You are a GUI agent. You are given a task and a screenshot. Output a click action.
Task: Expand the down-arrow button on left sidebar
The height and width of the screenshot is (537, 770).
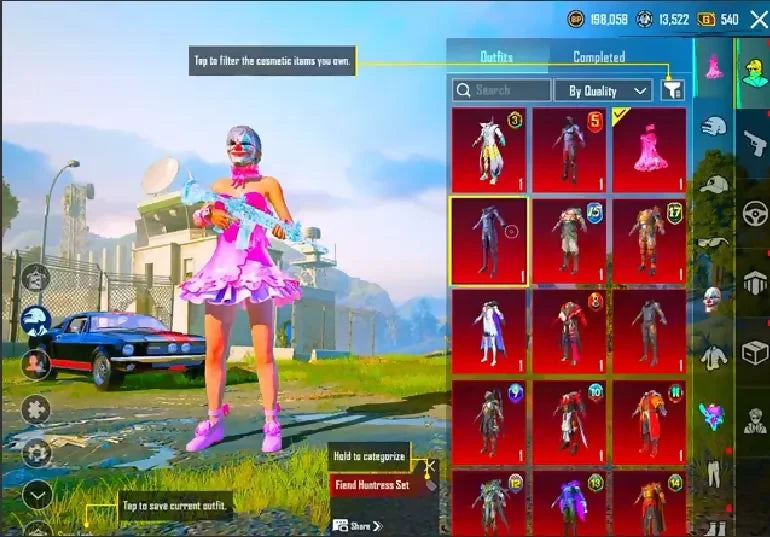[x=36, y=493]
